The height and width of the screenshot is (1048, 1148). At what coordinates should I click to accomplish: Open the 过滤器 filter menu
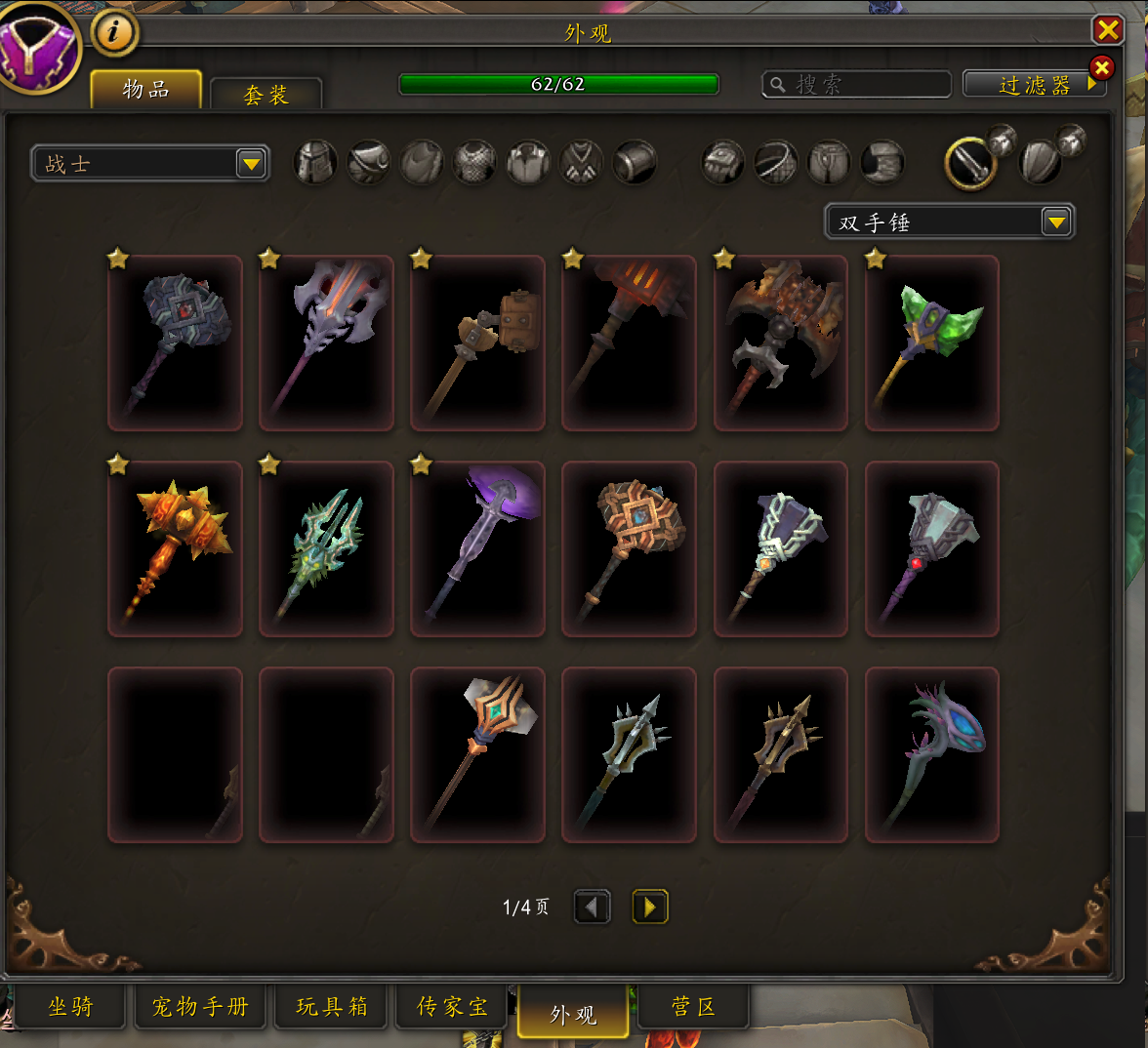pyautogui.click(x=1033, y=86)
